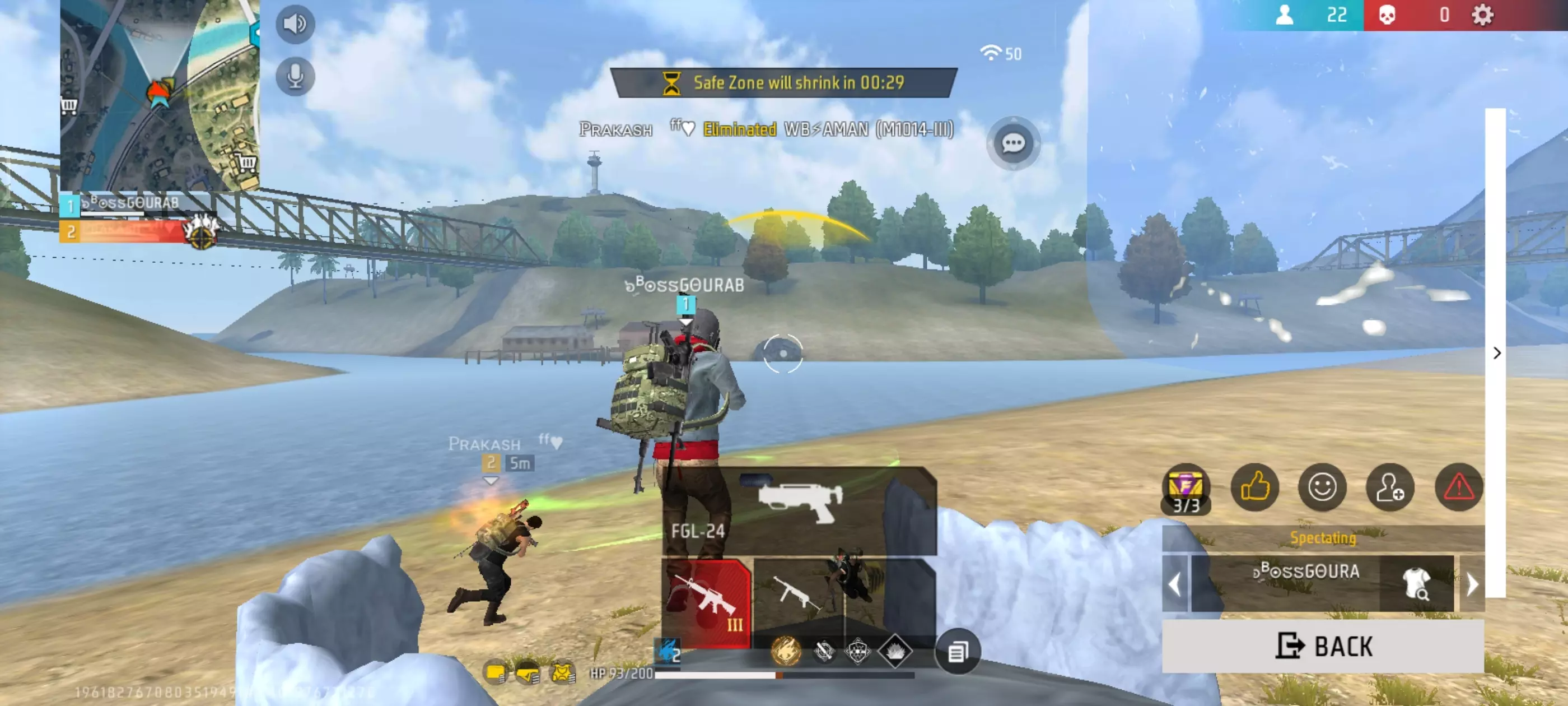Viewport: 1568px width, 706px height.
Task: Open the smiley emote menu
Action: [x=1322, y=487]
